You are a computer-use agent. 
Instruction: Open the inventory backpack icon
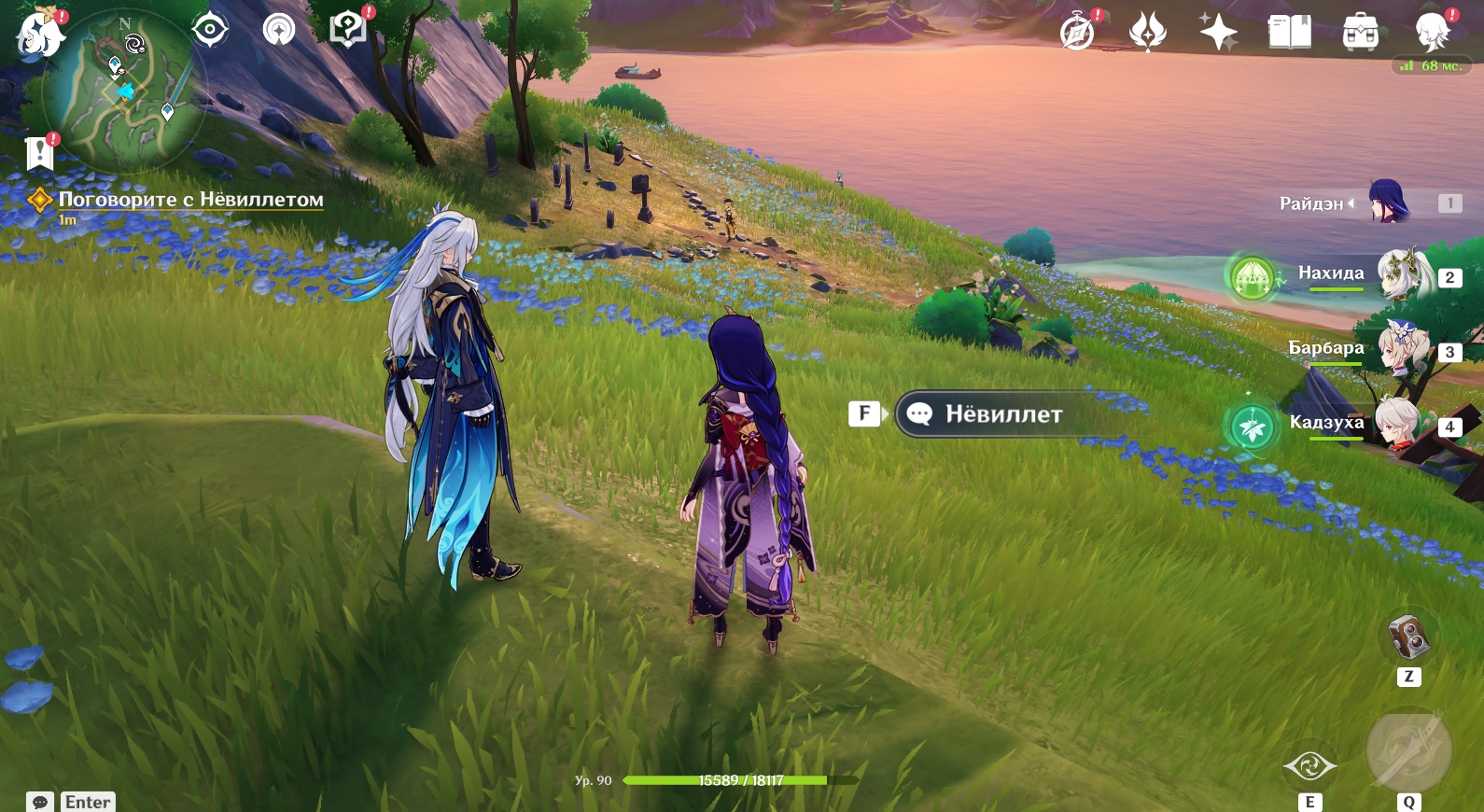pos(1360,33)
